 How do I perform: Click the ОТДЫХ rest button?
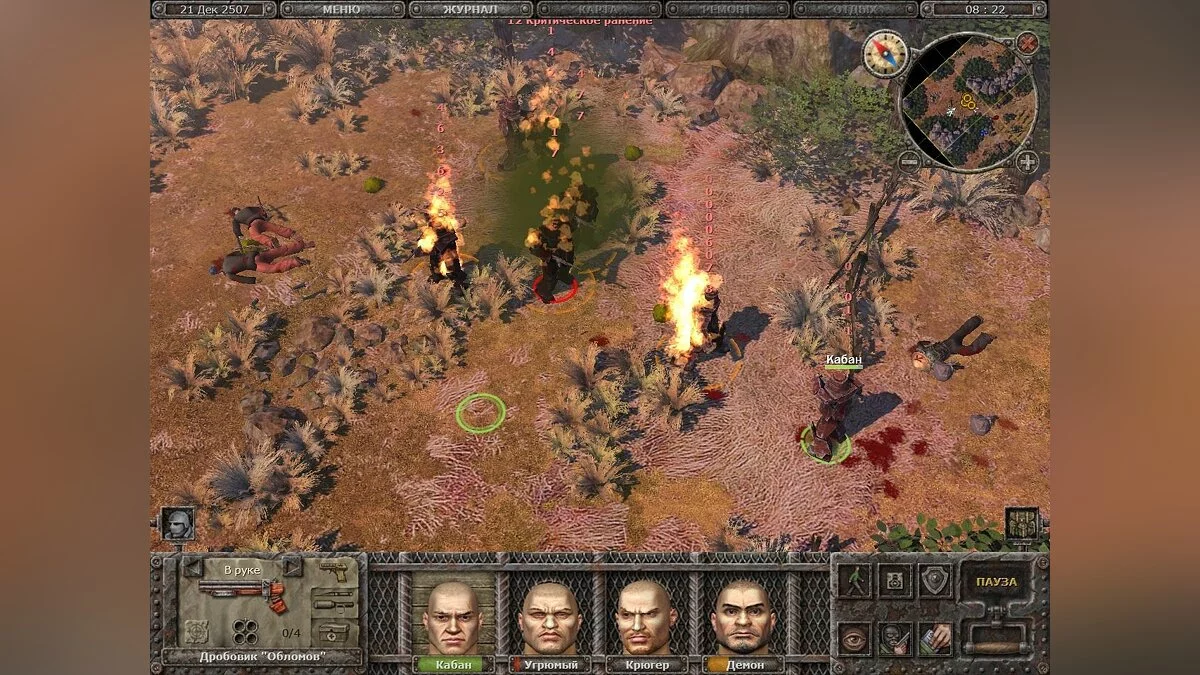pyautogui.click(x=855, y=9)
